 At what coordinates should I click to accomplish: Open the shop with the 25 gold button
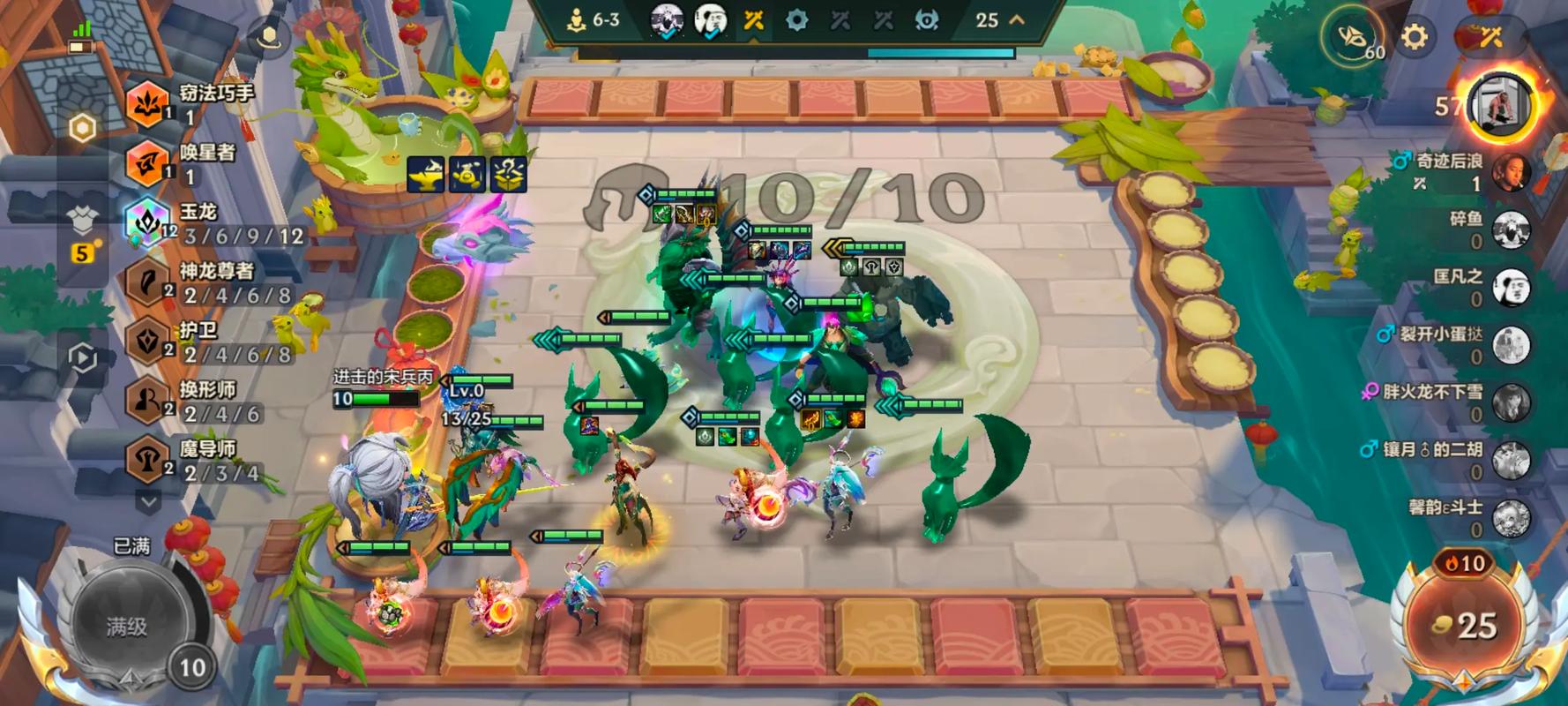(x=1464, y=625)
